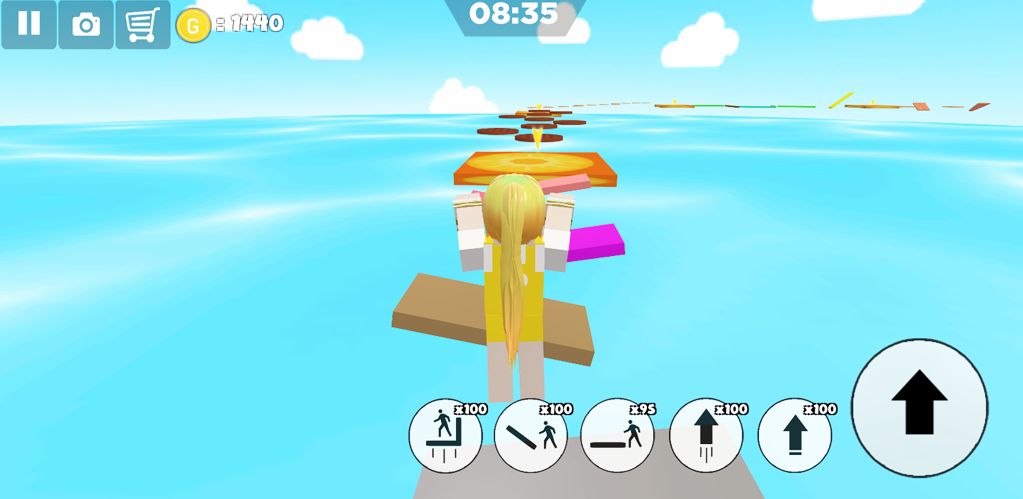Place the flat plank item
Screen dimensions: 1023x499
click(x=617, y=435)
